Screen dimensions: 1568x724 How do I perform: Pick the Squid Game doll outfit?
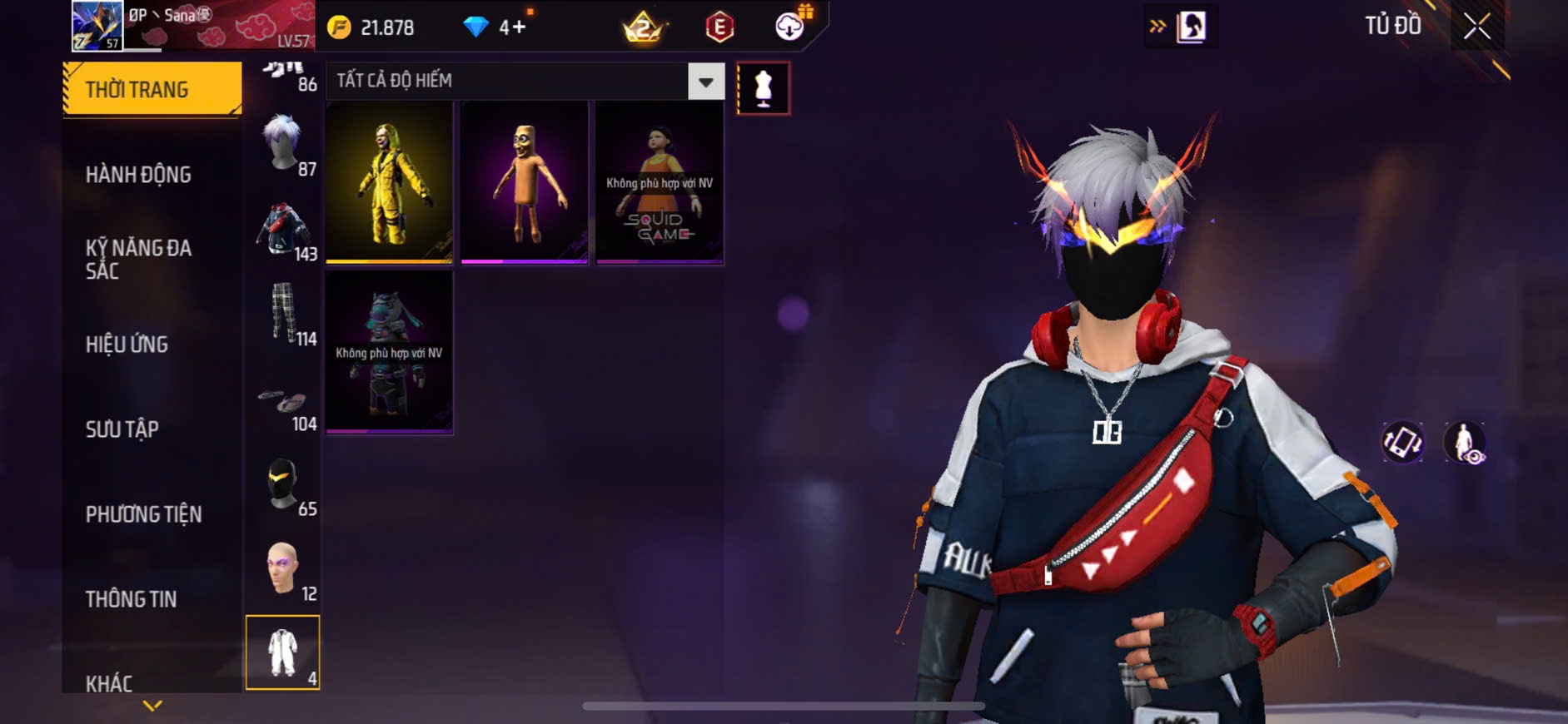point(660,183)
